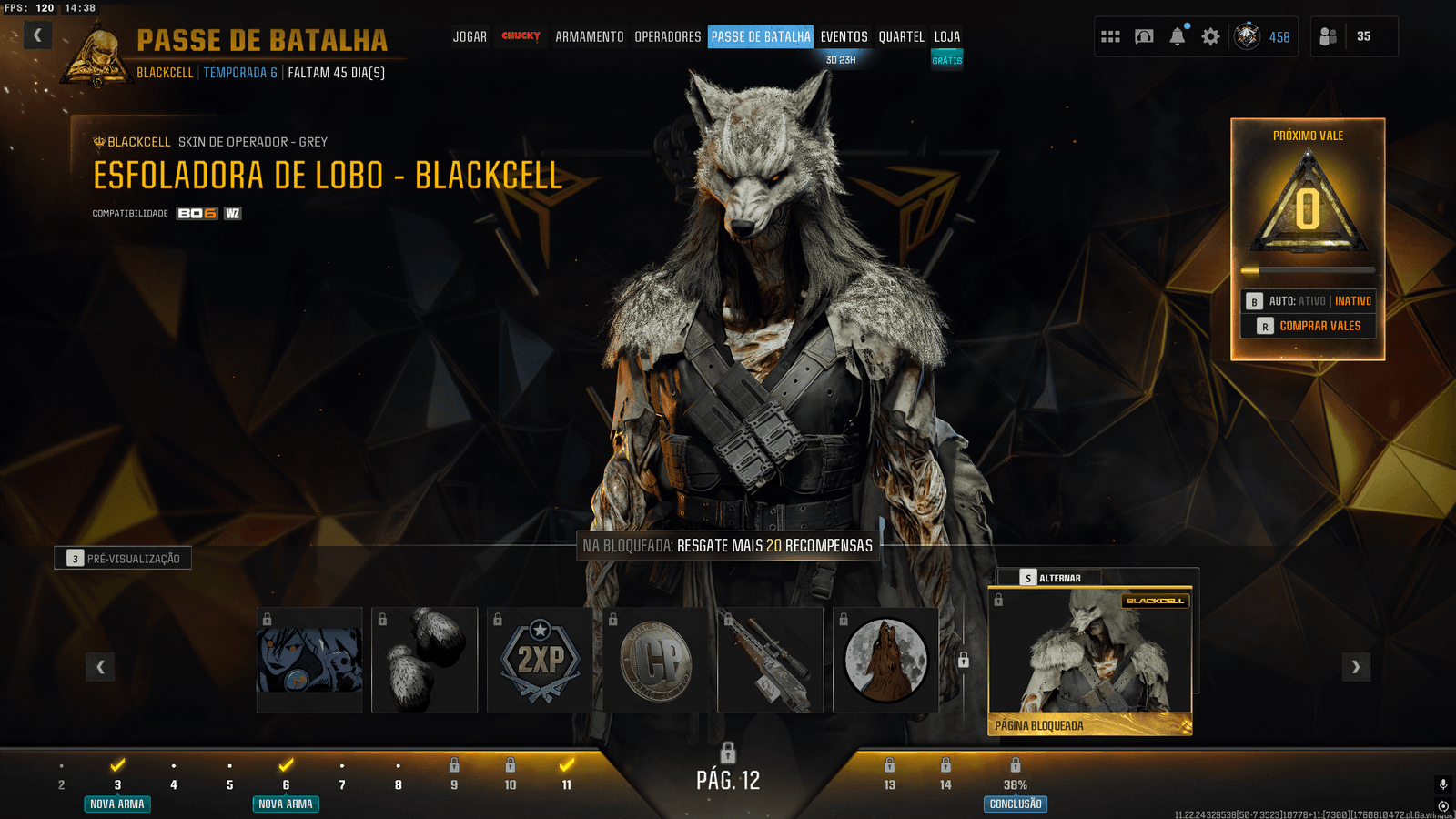
Task: Show notifications via the bell icon
Action: [1178, 36]
